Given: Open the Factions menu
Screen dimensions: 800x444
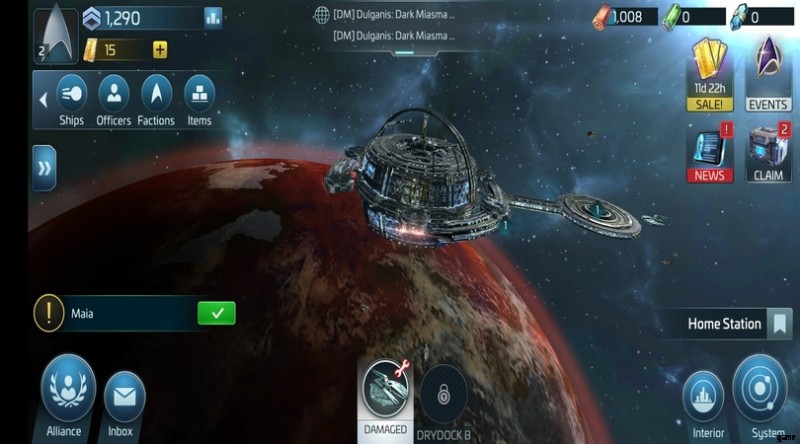Looking at the screenshot, I should tap(156, 99).
